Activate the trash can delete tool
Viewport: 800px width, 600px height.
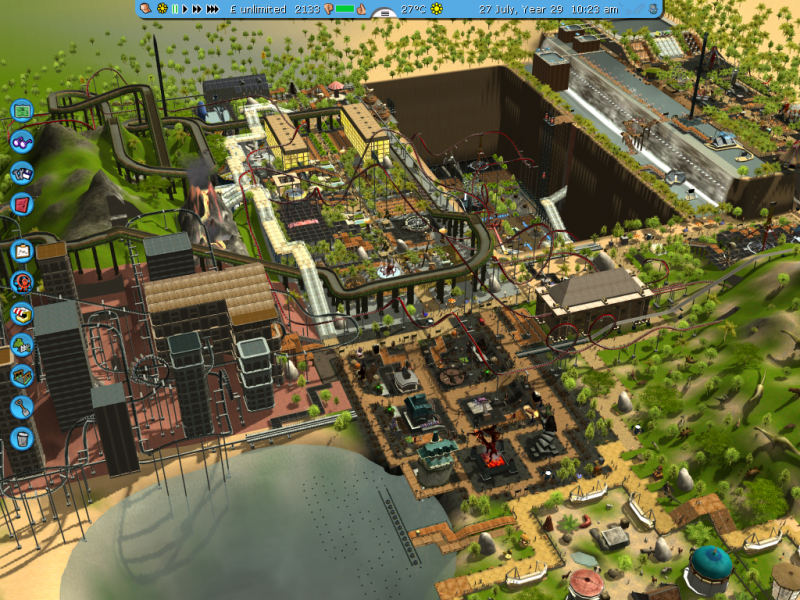point(22,438)
